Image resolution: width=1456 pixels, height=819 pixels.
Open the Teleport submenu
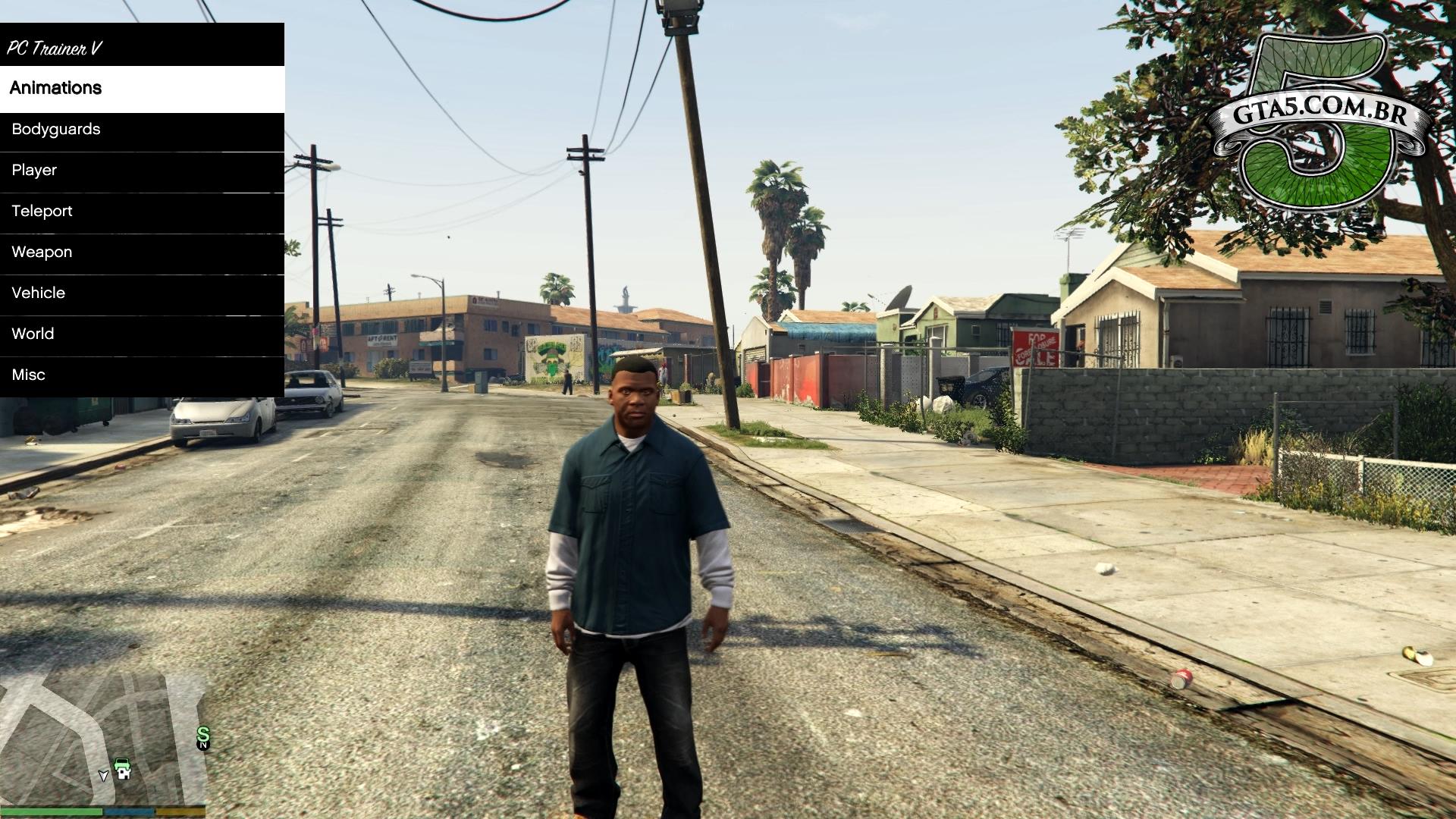[x=142, y=212]
